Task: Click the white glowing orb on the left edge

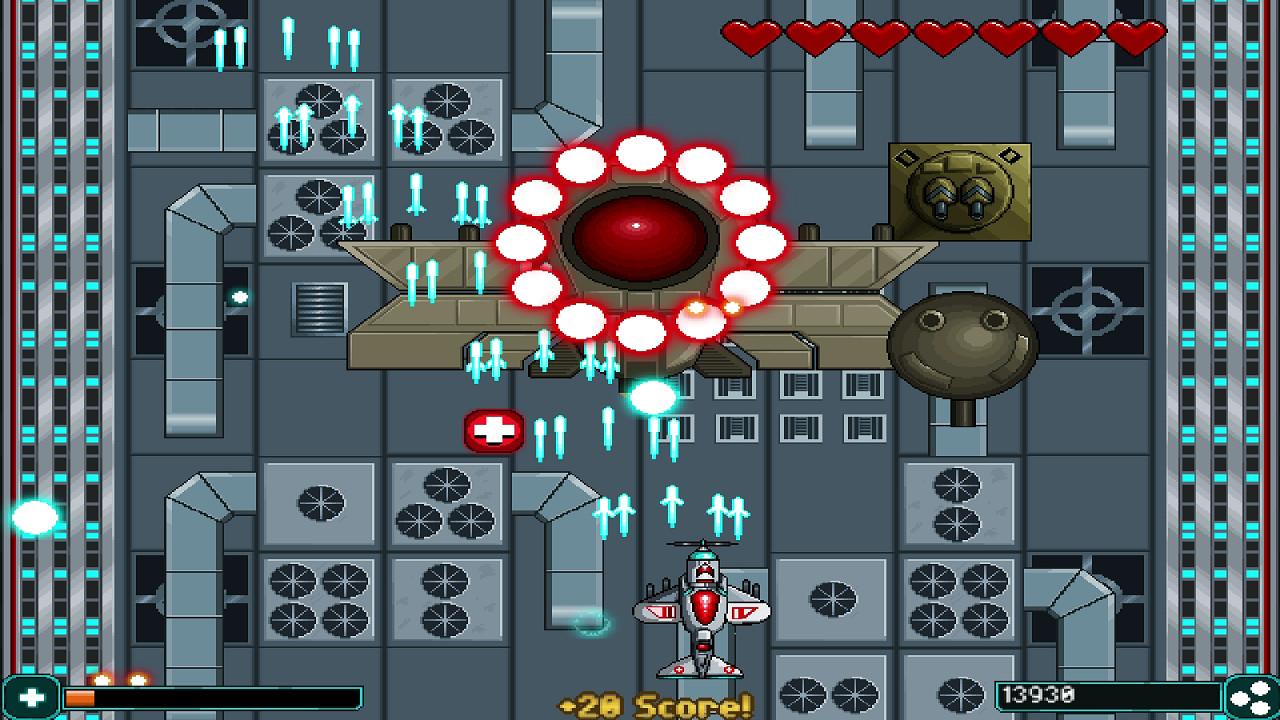Action: pyautogui.click(x=35, y=516)
